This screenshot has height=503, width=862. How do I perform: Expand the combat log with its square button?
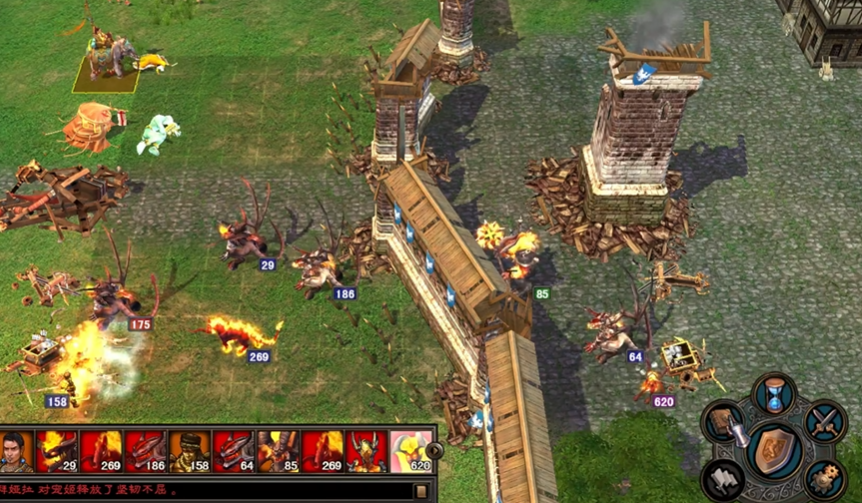pos(421,491)
